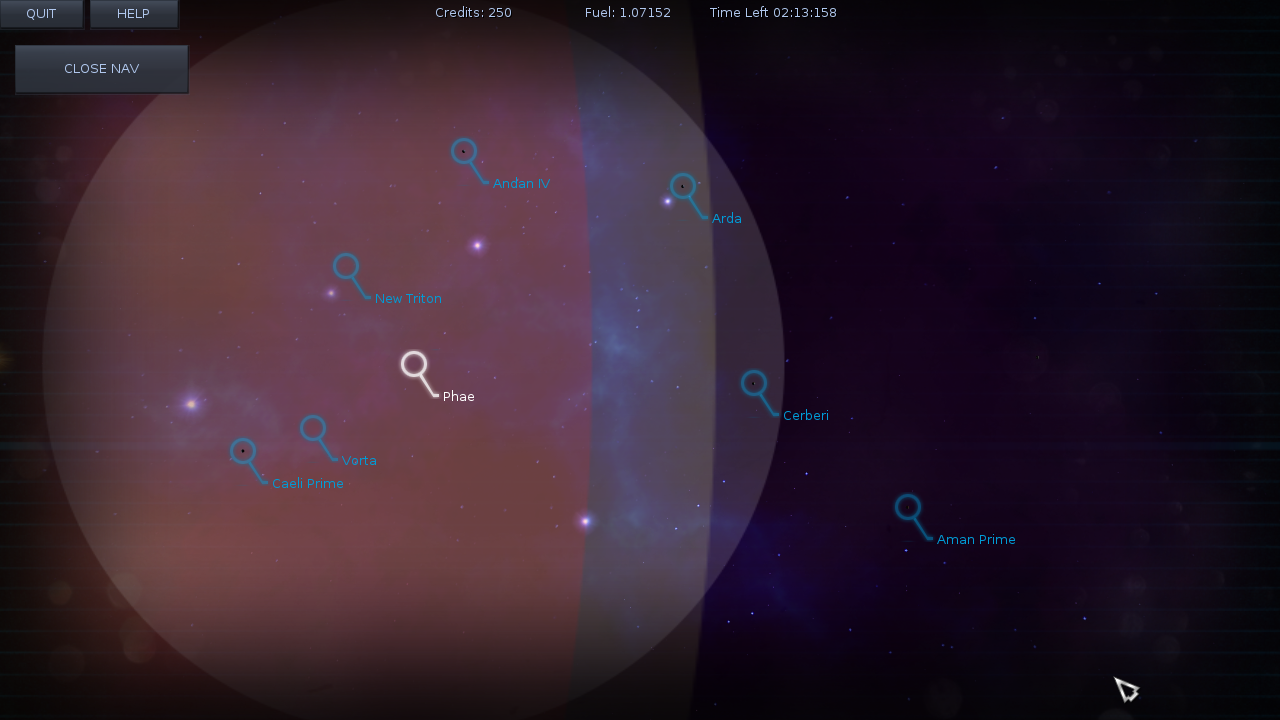Image resolution: width=1280 pixels, height=720 pixels.
Task: Select the Andan IV map marker
Action: pyautogui.click(x=464, y=151)
